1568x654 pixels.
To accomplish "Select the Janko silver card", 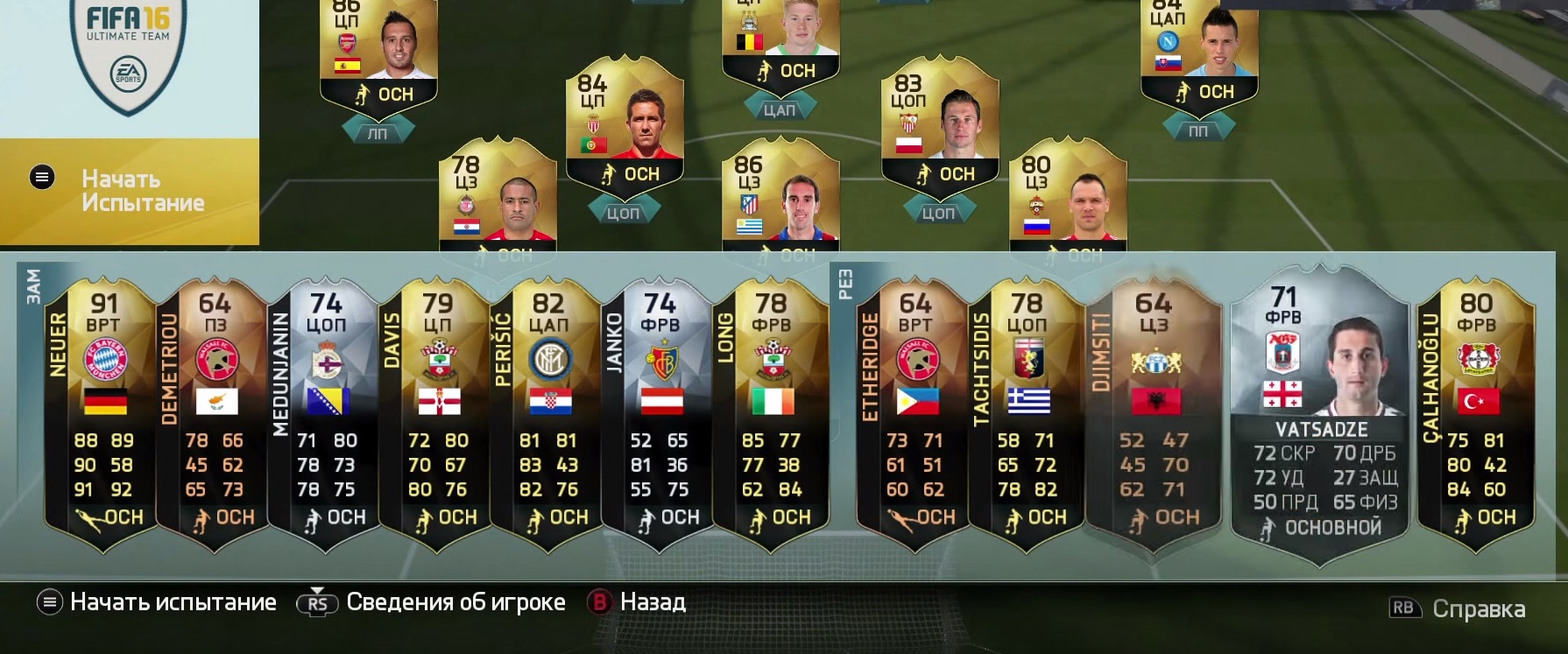I will [x=660, y=411].
